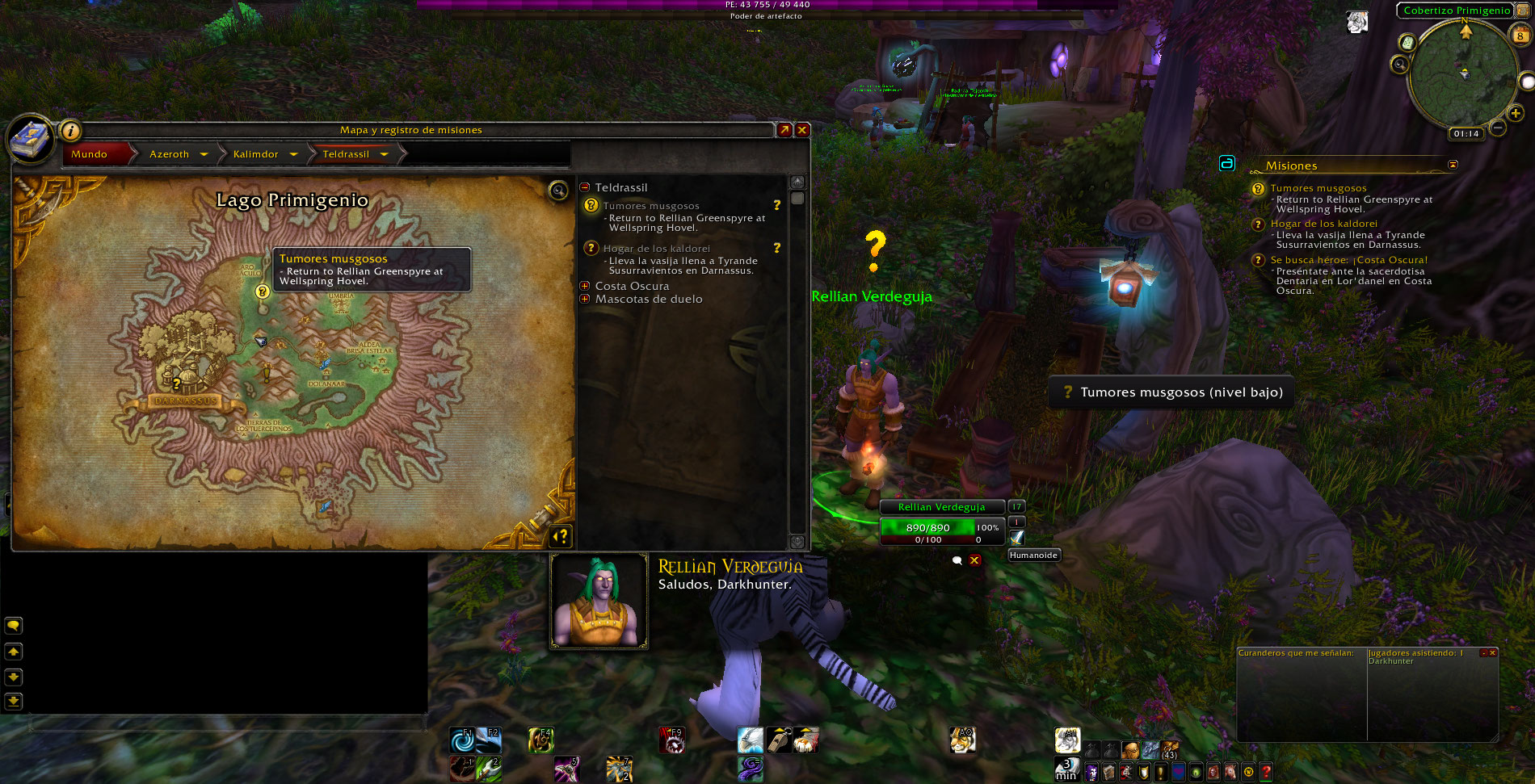Close the map and quest log window

(x=802, y=130)
